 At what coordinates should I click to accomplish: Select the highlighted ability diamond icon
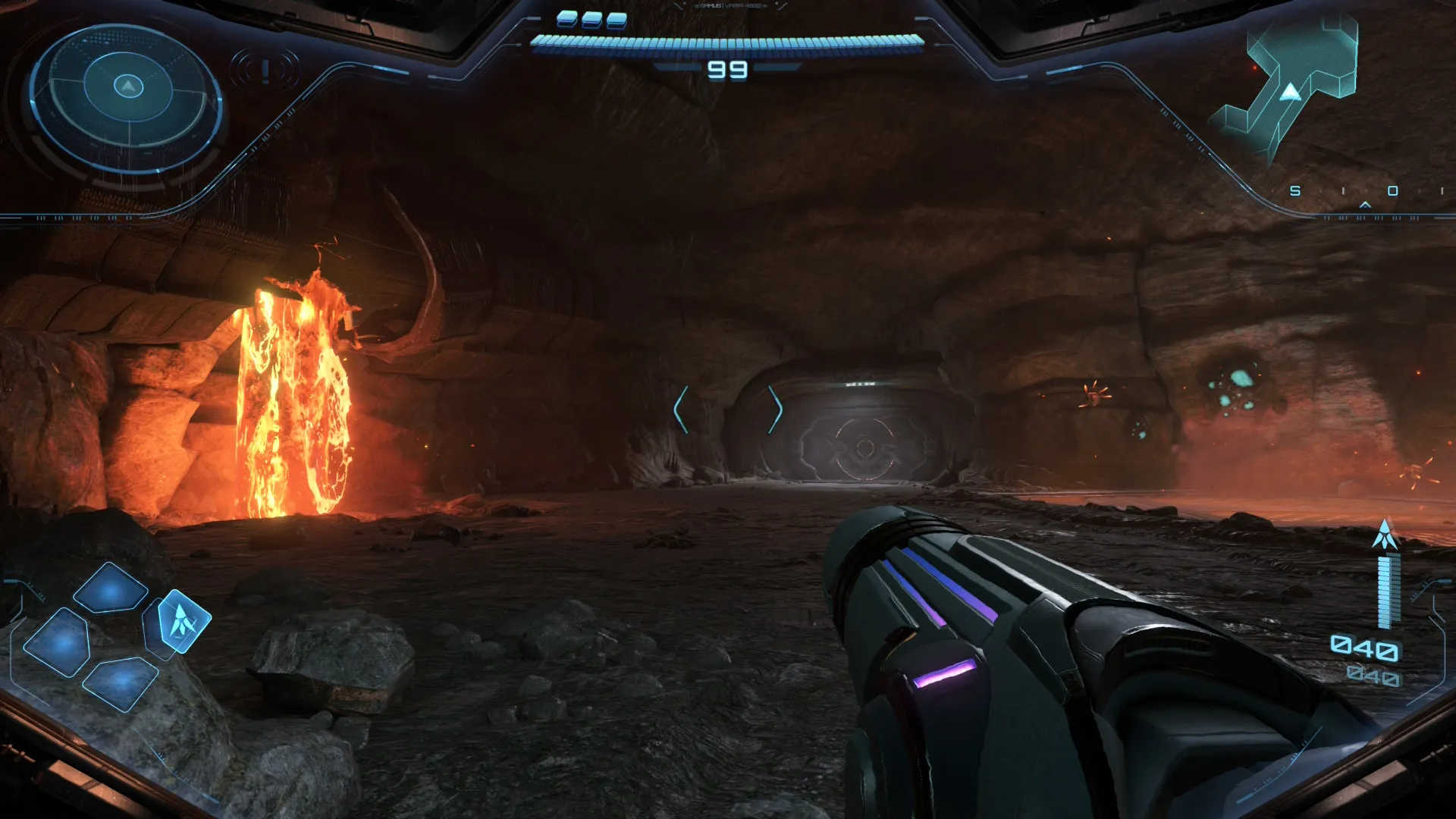182,622
